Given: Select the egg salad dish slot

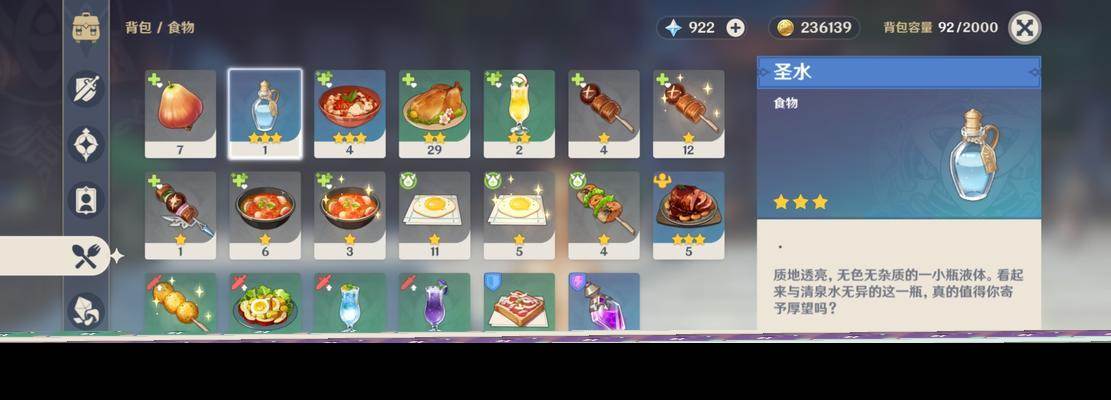Looking at the screenshot, I should click(x=265, y=302).
